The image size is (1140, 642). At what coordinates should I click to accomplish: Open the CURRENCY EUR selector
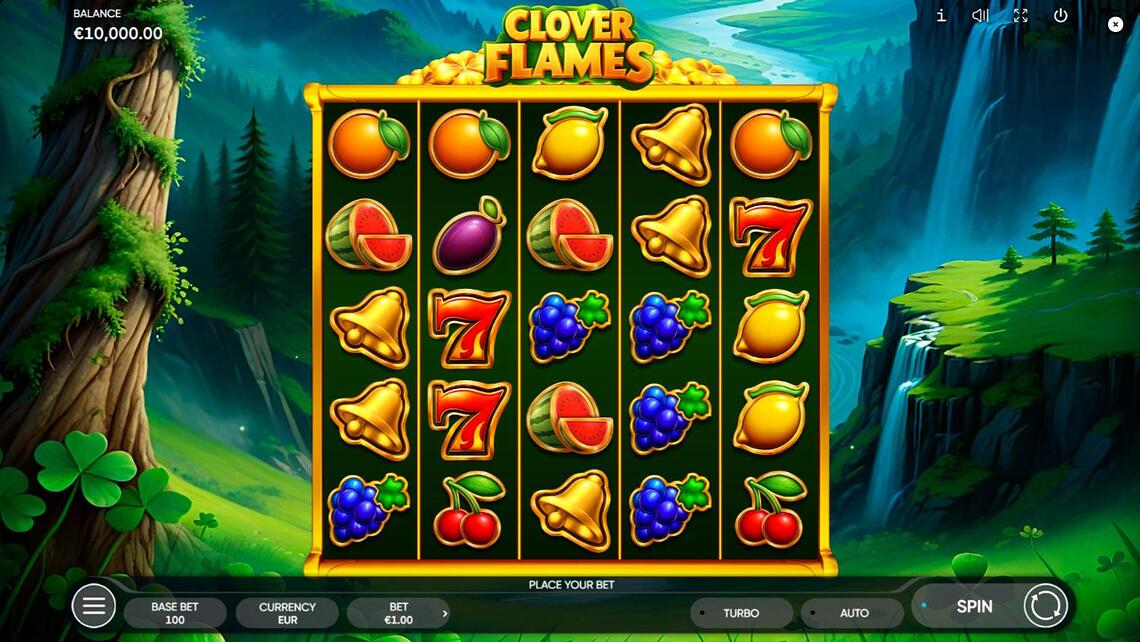[287, 613]
